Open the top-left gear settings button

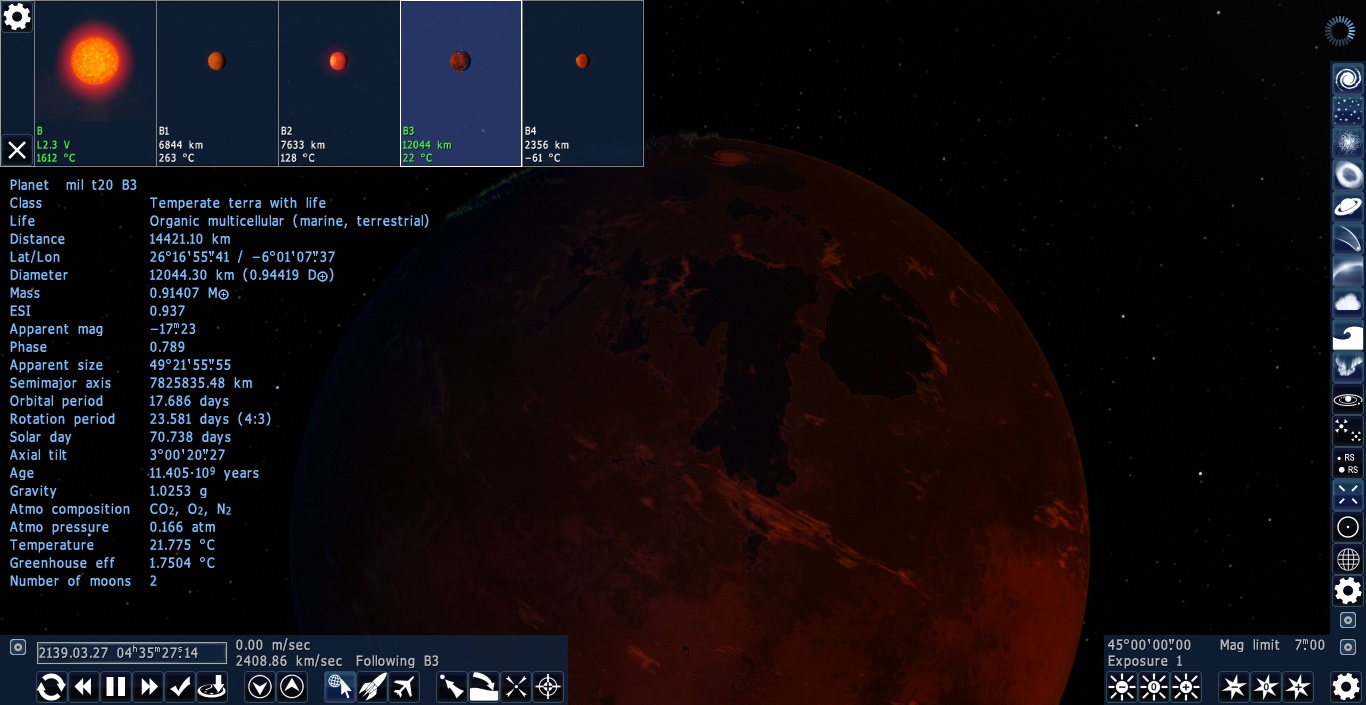tap(17, 16)
